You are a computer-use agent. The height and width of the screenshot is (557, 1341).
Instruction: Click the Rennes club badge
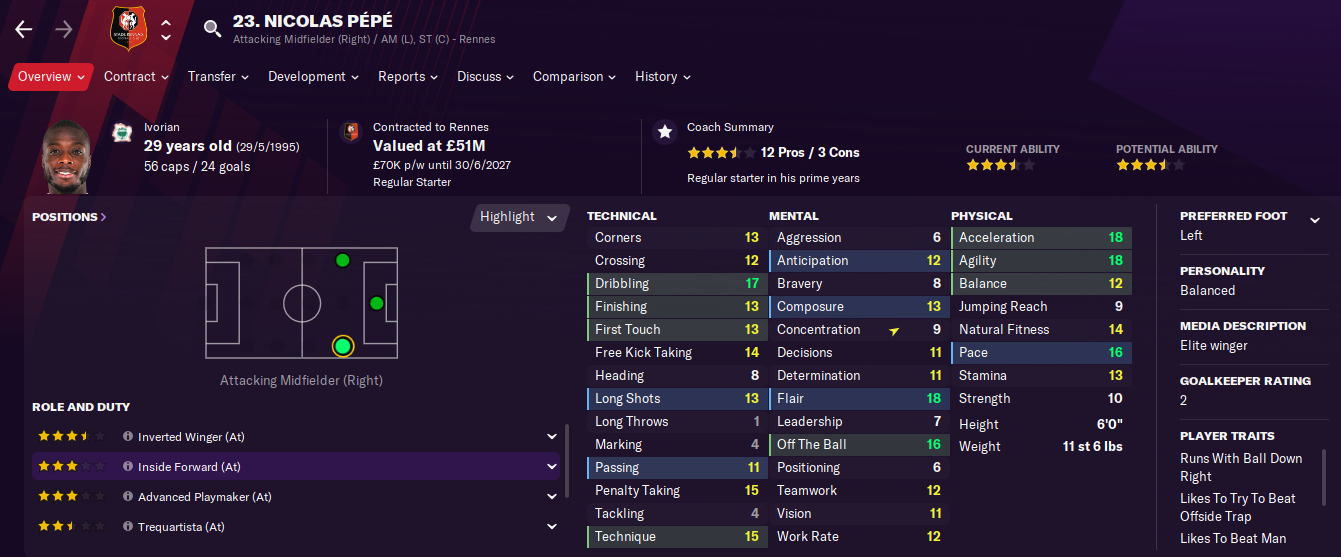[x=127, y=29]
